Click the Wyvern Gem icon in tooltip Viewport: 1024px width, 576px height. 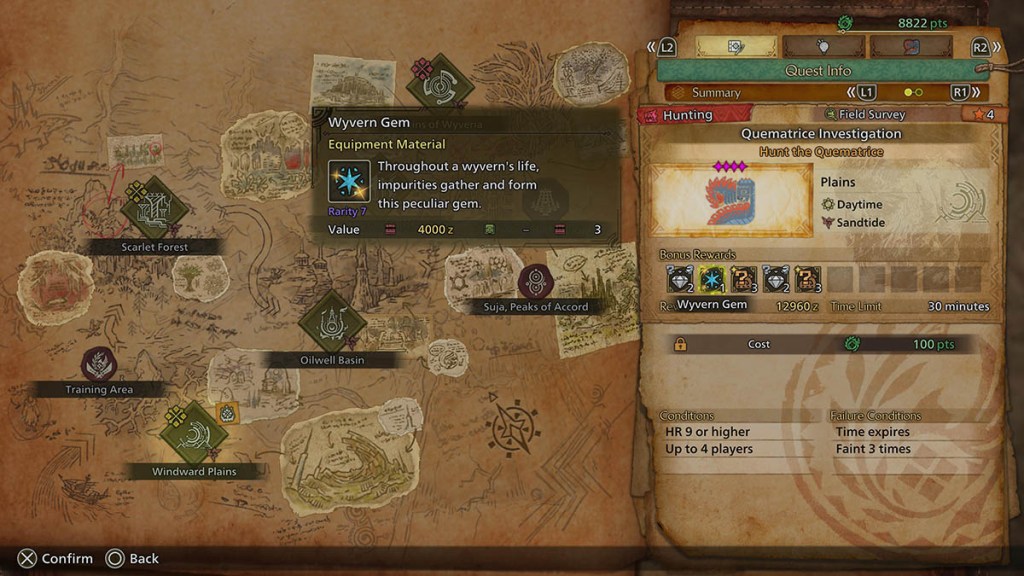[350, 181]
